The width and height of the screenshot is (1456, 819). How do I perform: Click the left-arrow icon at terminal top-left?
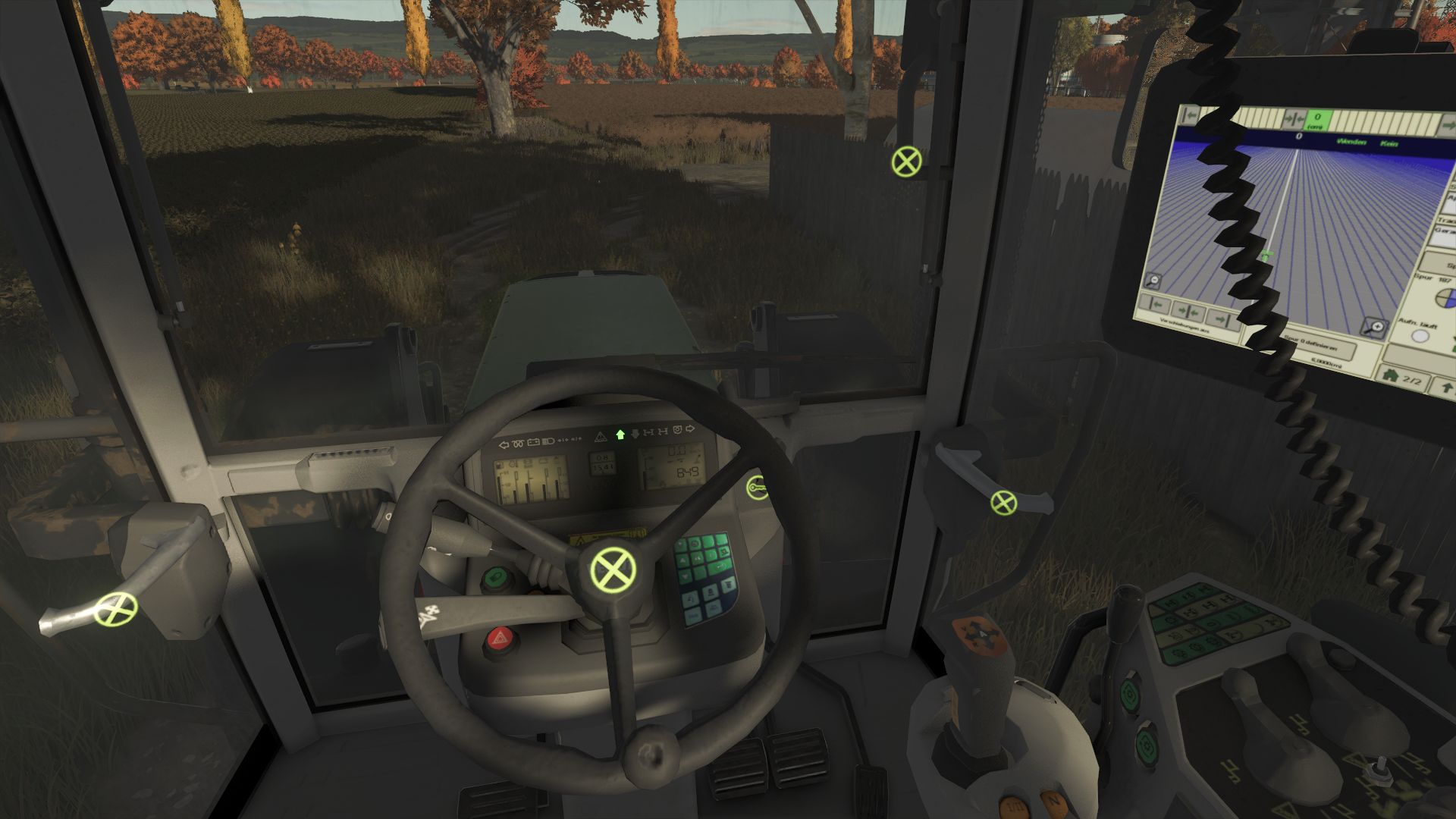tap(1189, 115)
